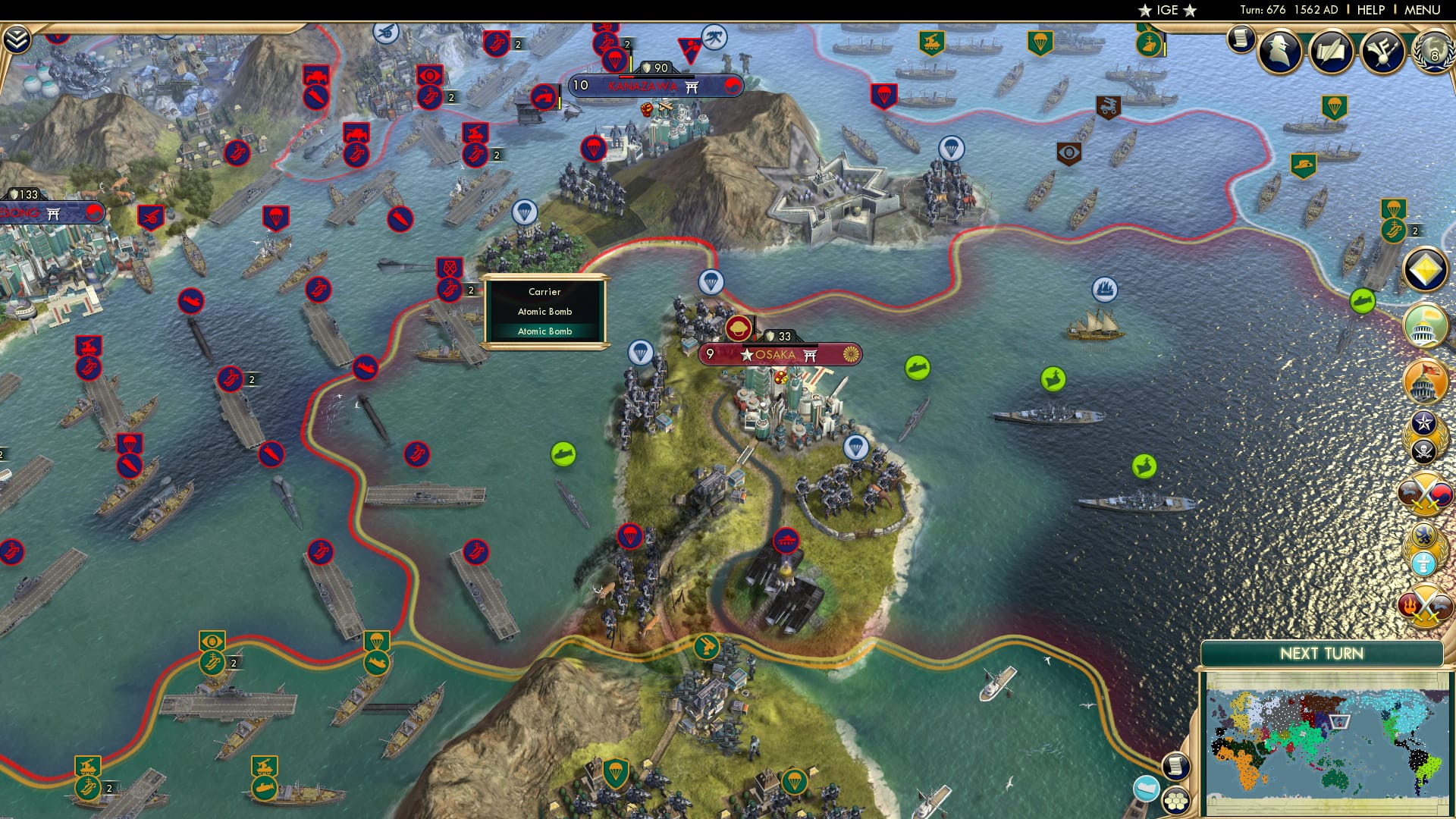Select the first Atomic Bomb cargo entry
This screenshot has width=1456, height=819.
click(x=544, y=312)
